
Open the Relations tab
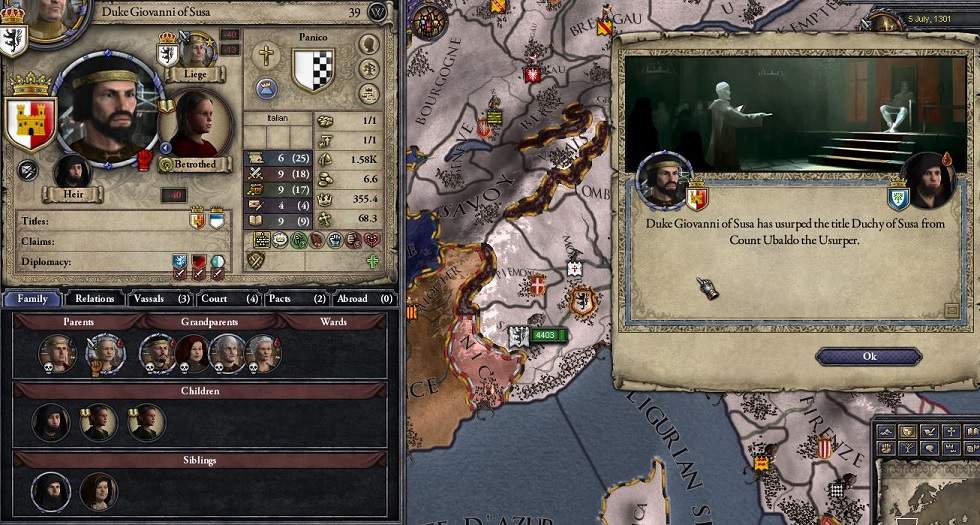[94, 298]
